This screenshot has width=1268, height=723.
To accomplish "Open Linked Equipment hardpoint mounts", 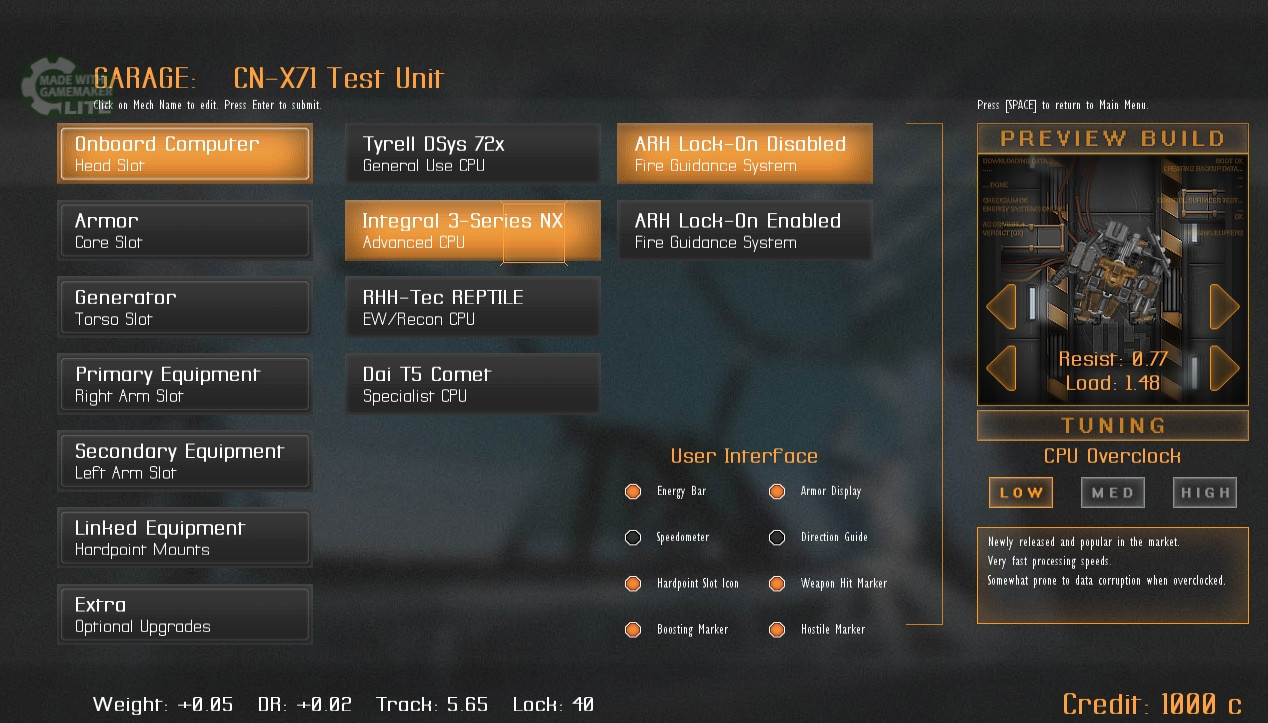I will click(185, 538).
